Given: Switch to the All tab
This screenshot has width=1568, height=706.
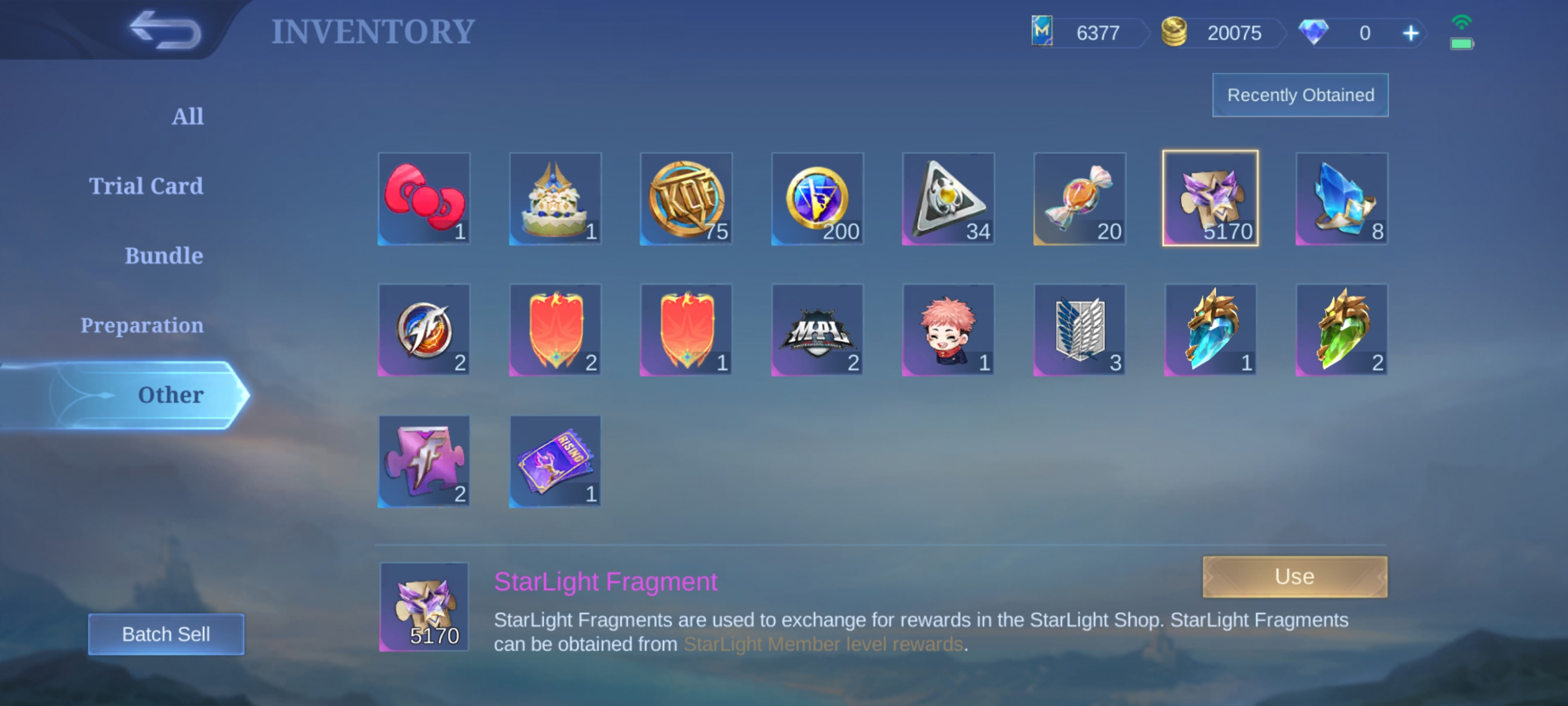Looking at the screenshot, I should (x=188, y=117).
